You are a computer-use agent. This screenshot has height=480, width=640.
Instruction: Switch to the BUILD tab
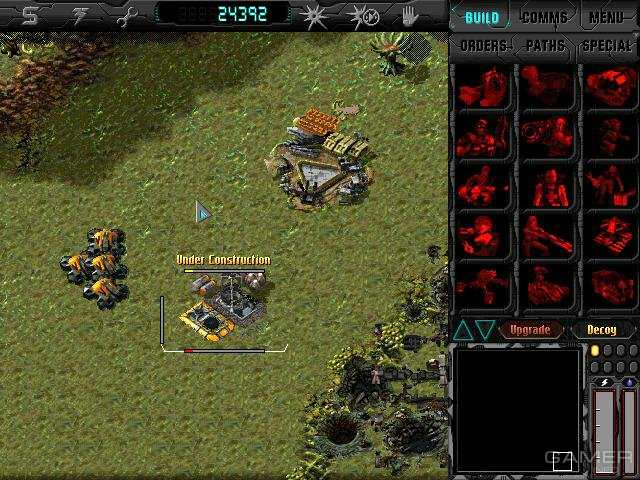coord(481,17)
